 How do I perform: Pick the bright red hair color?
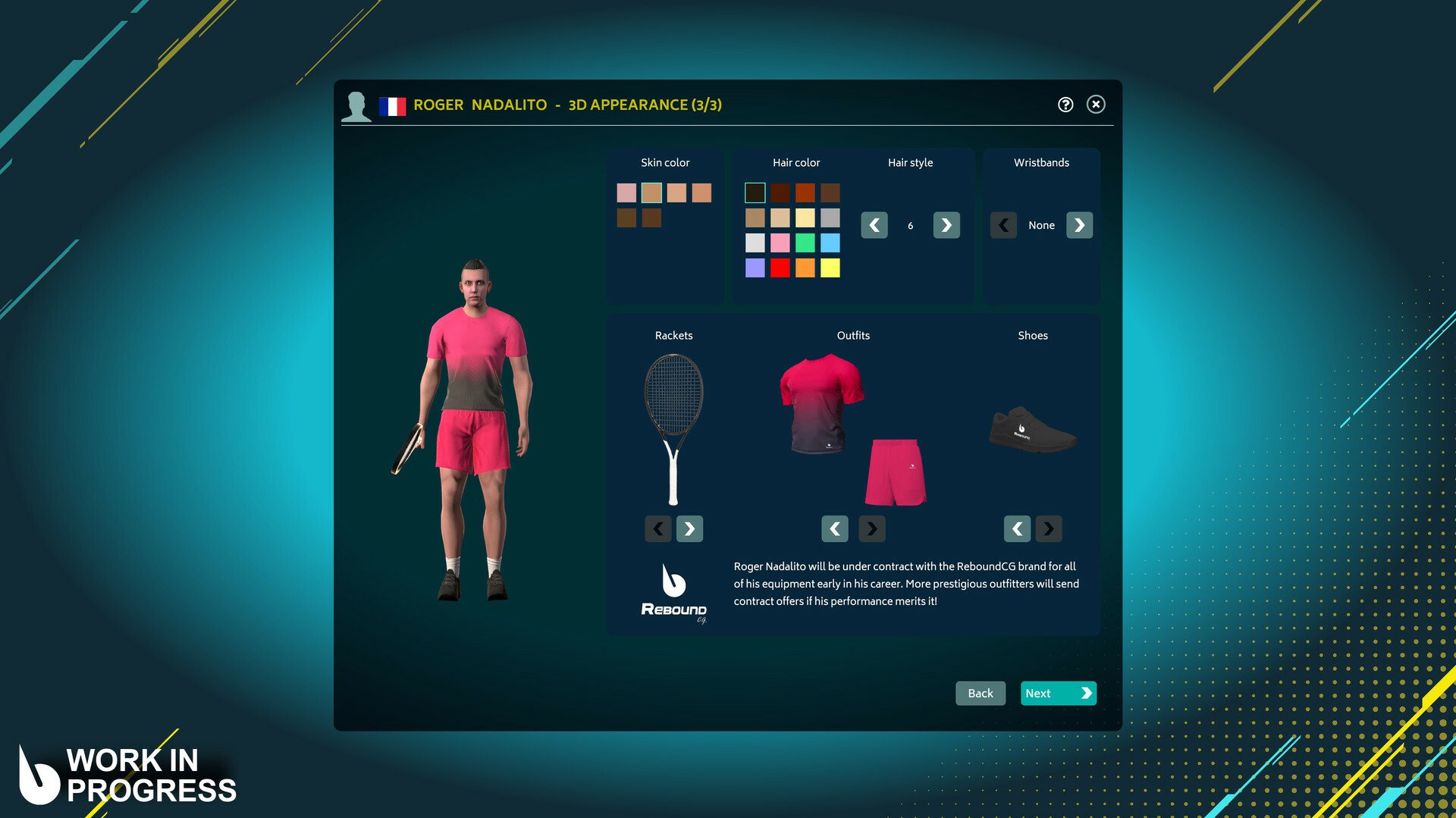coord(780,268)
